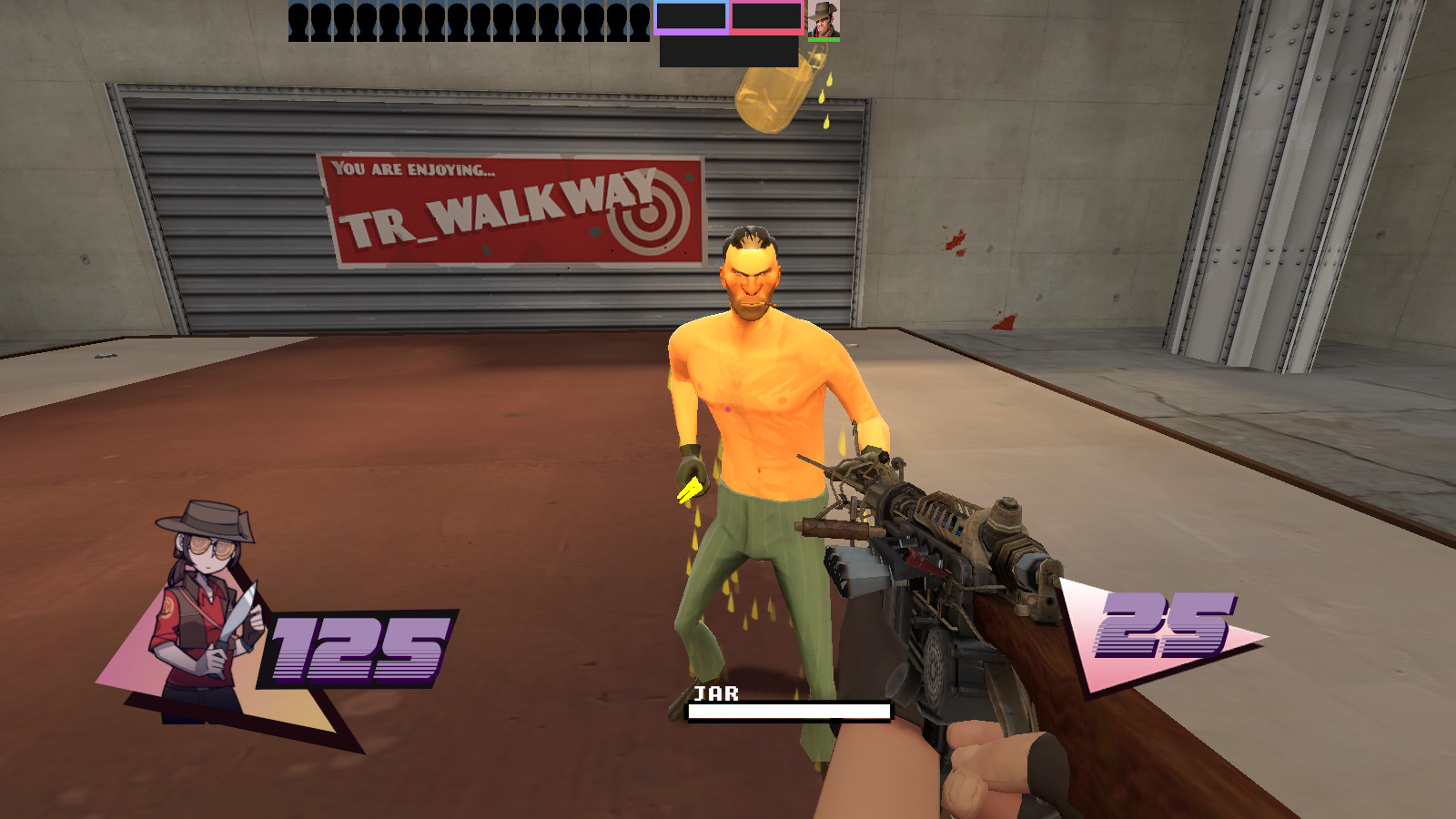The image size is (1456, 819).
Task: Click the dark panel below the team boxes
Action: (x=728, y=52)
